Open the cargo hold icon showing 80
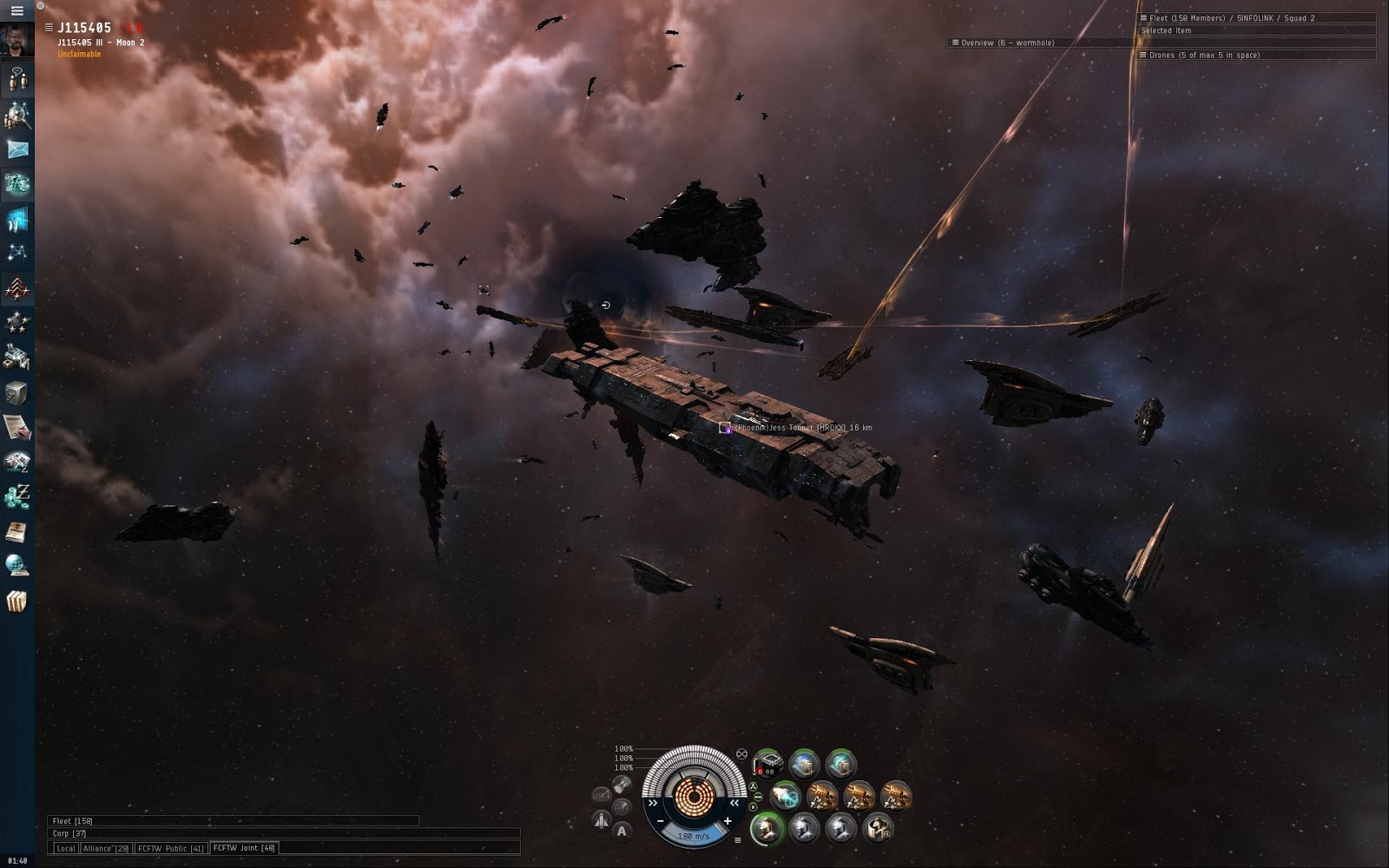1389x868 pixels. [x=767, y=764]
